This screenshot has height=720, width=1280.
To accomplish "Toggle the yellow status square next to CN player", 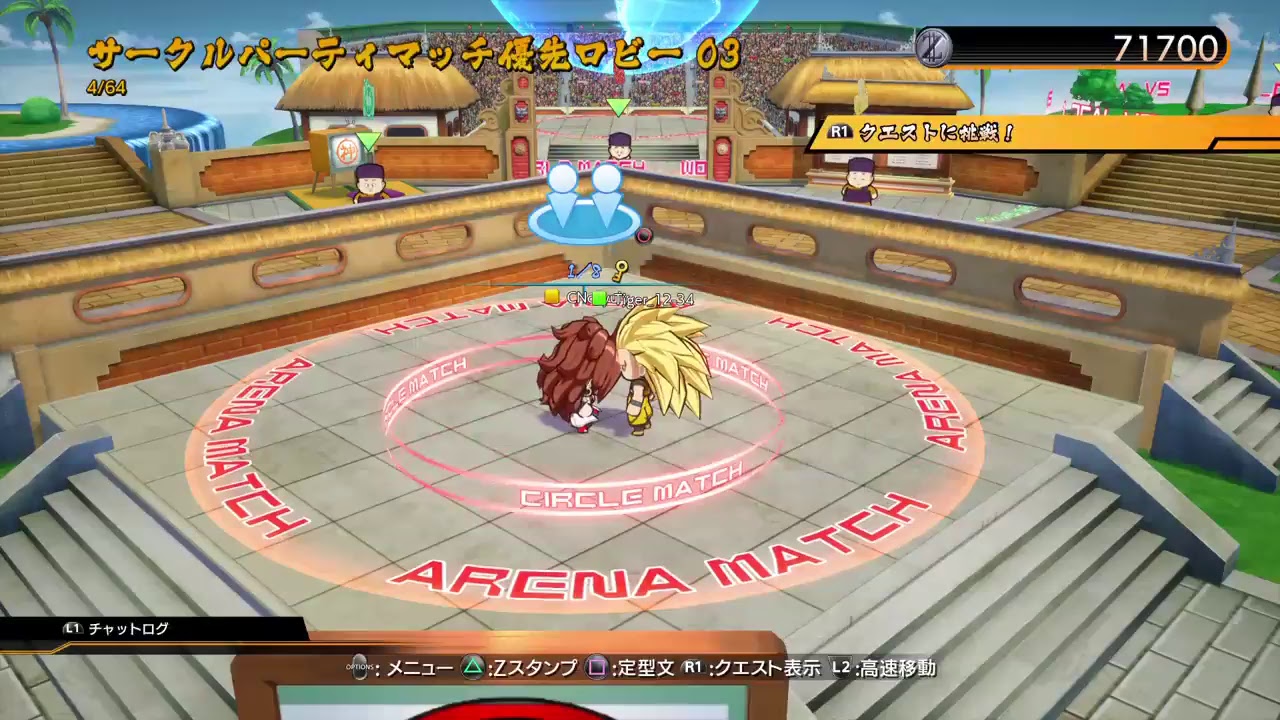I will [550, 296].
